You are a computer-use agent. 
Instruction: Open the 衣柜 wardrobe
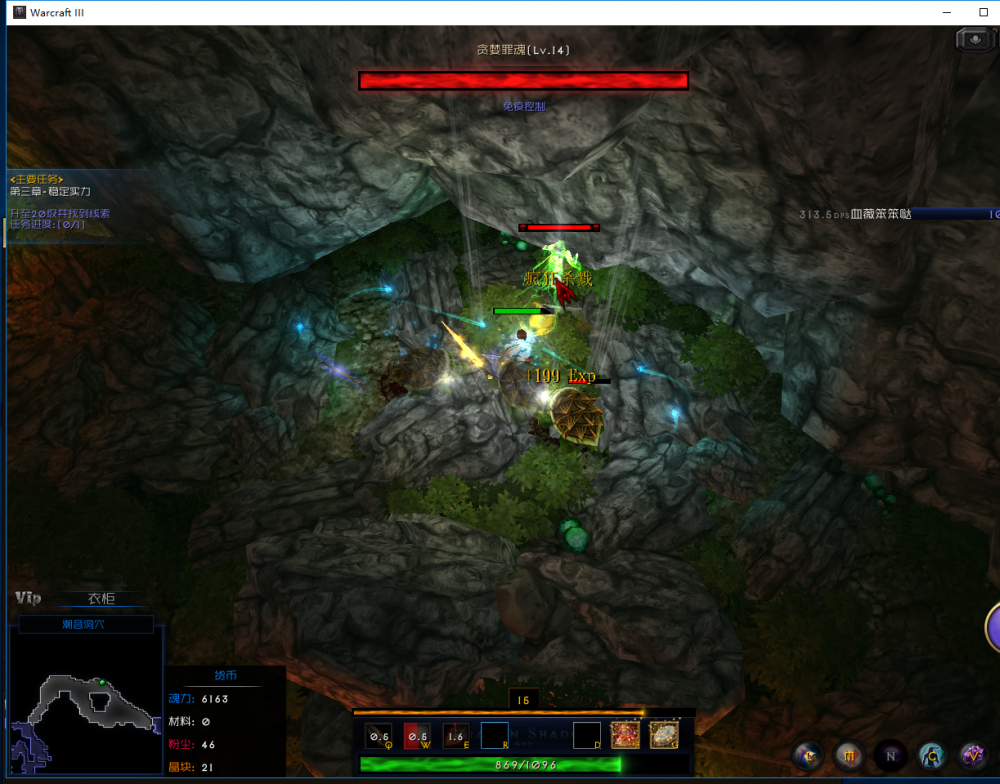pyautogui.click(x=101, y=599)
